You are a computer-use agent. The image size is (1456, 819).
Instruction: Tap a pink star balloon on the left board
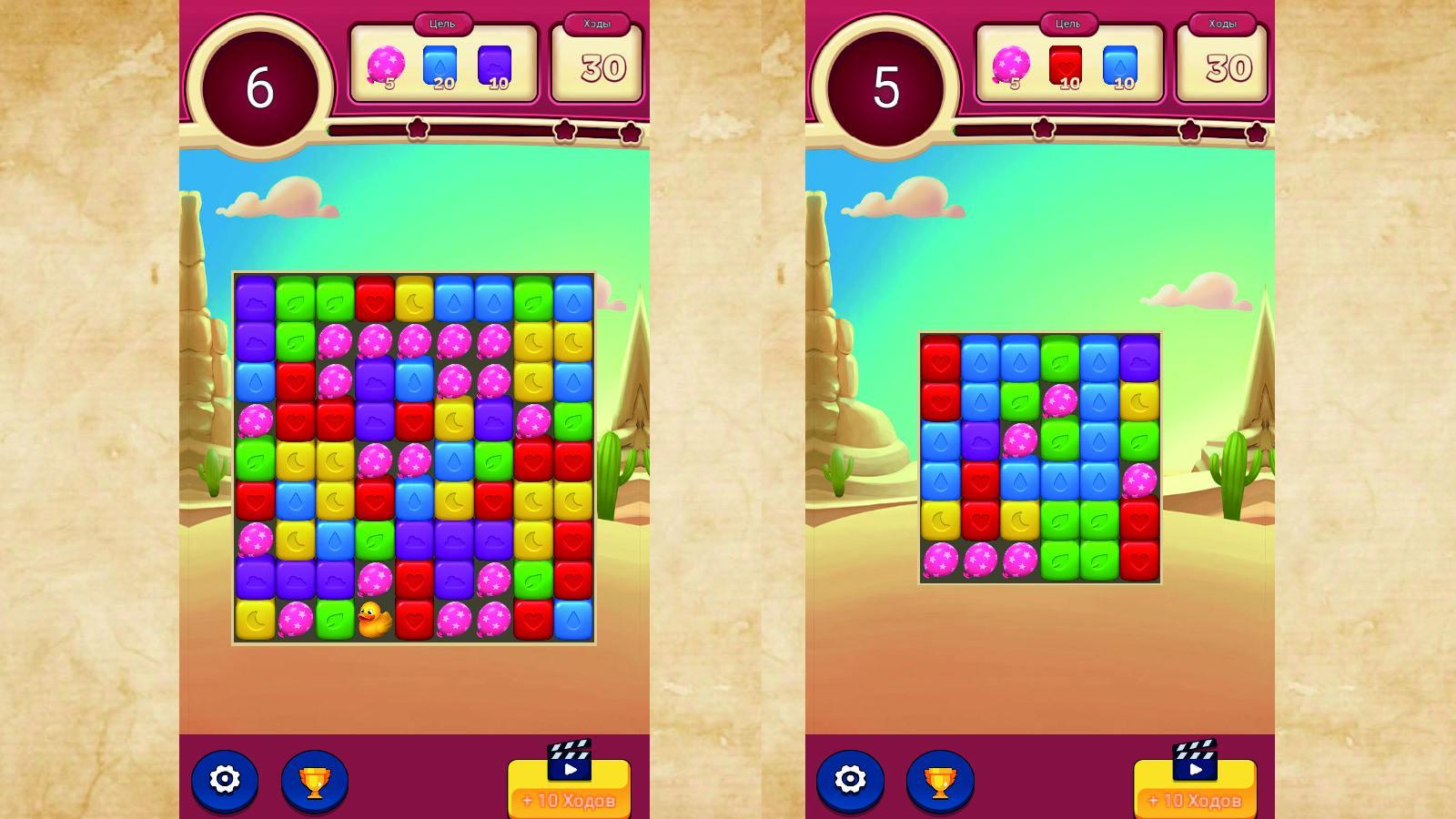pyautogui.click(x=337, y=341)
